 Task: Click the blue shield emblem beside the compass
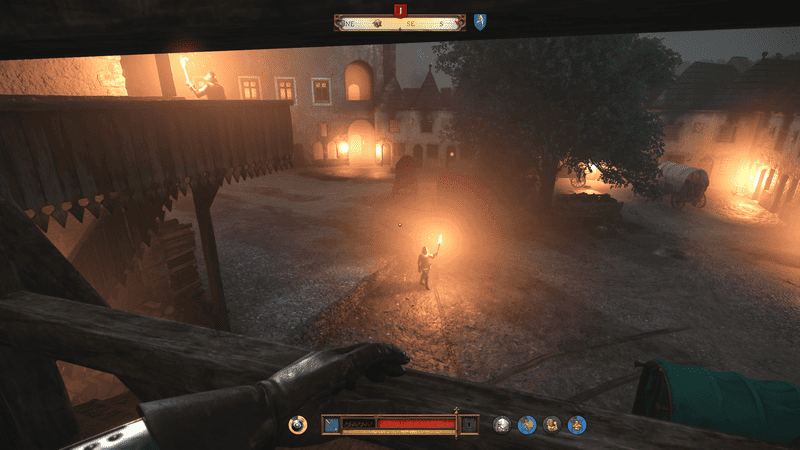tap(480, 22)
